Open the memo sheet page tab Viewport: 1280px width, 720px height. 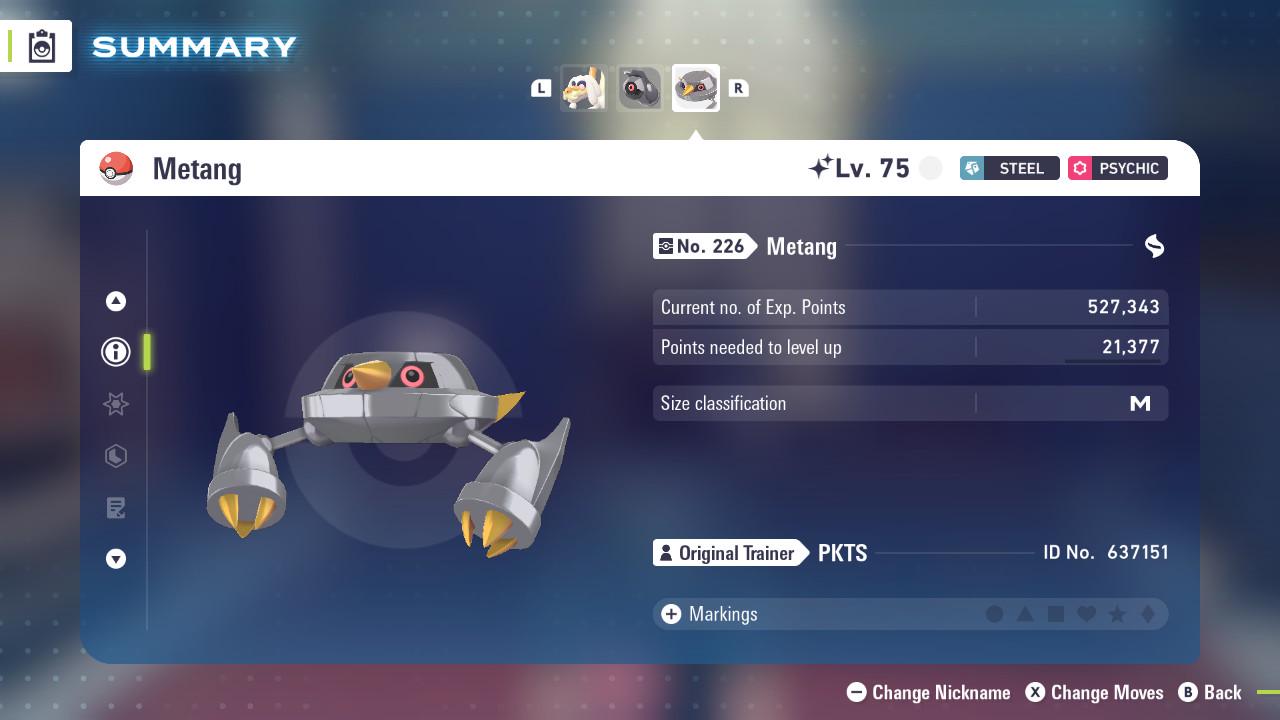pyautogui.click(x=116, y=508)
